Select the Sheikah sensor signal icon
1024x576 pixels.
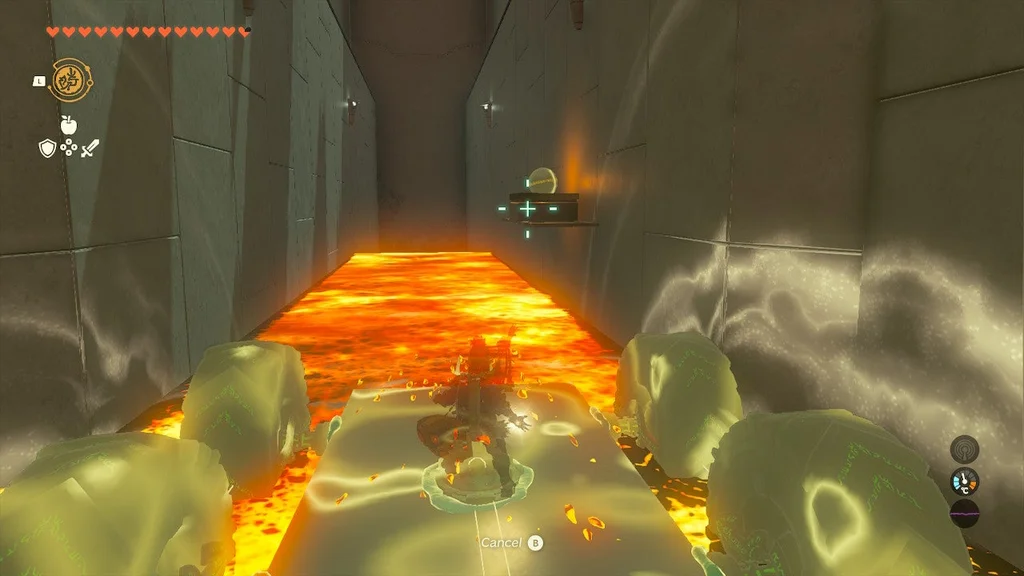(x=964, y=449)
